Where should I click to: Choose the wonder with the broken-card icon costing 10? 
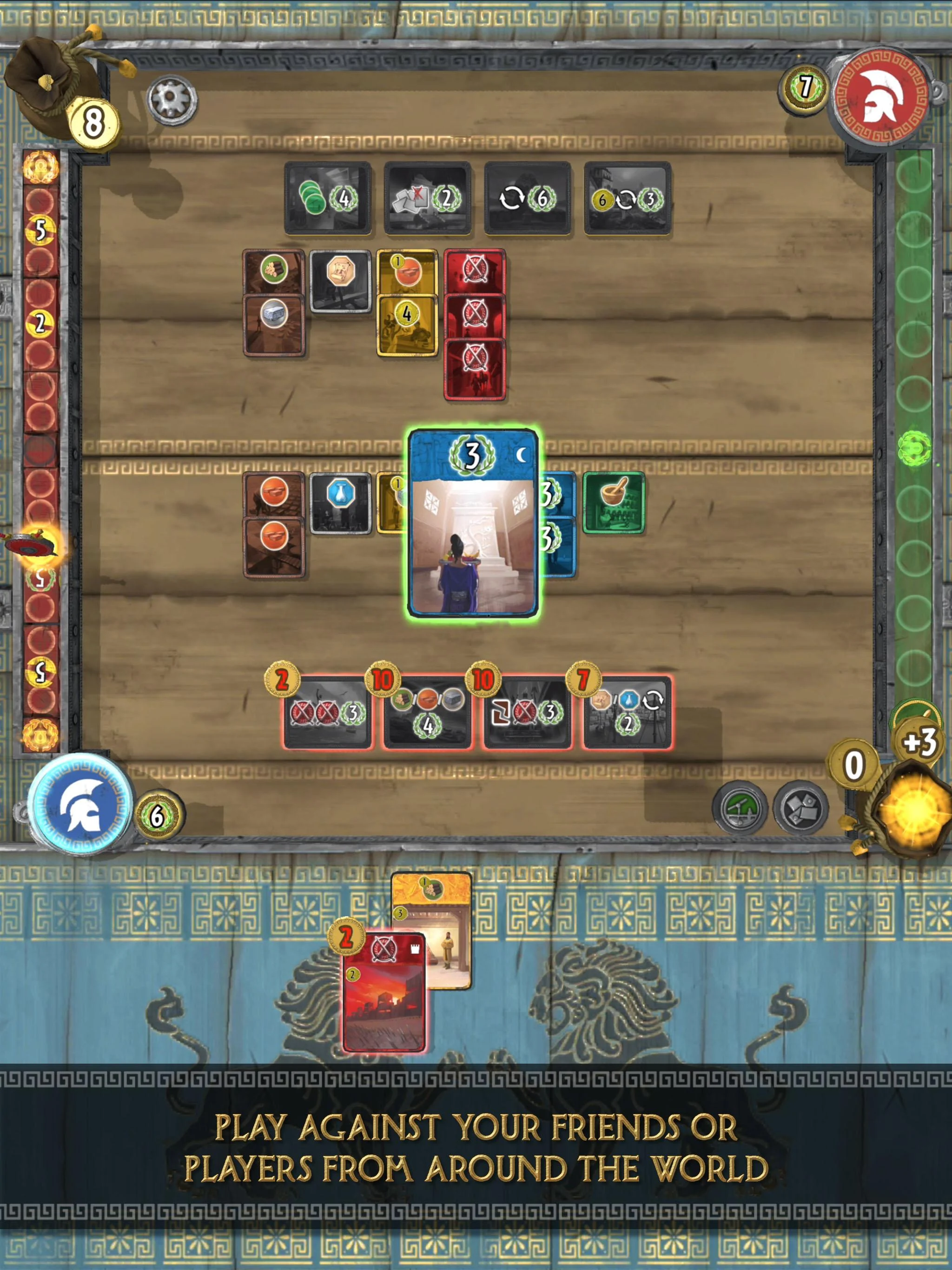(527, 713)
